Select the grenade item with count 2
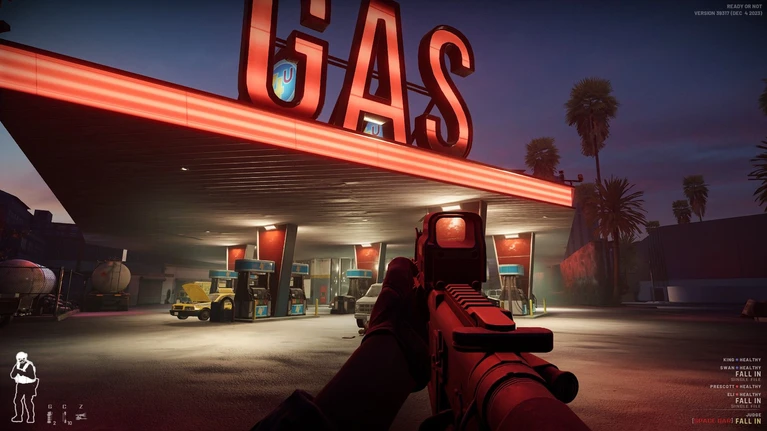This screenshot has height=431, width=767. coord(50,414)
